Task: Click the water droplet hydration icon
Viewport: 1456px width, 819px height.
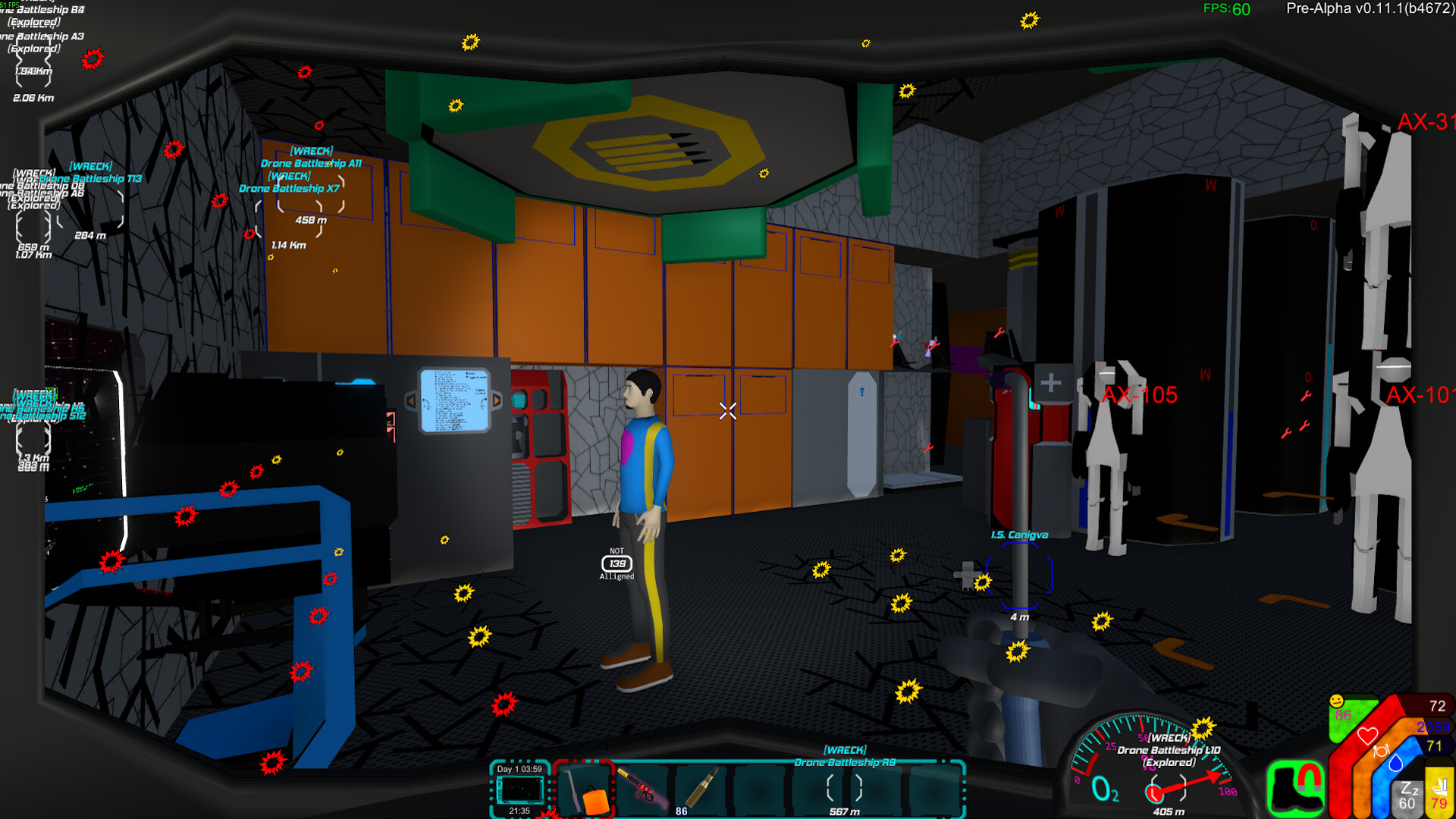Action: pos(1395,764)
